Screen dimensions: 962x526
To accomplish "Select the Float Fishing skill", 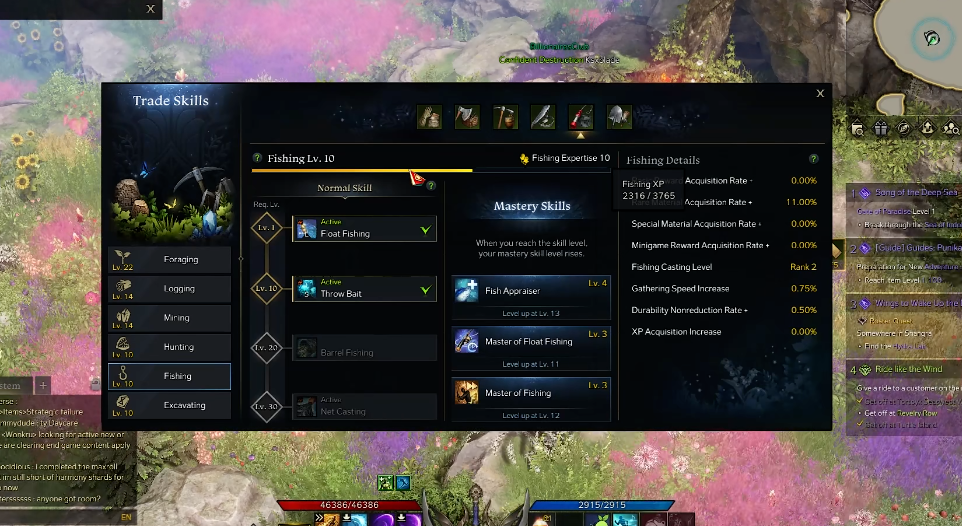I will [x=364, y=229].
